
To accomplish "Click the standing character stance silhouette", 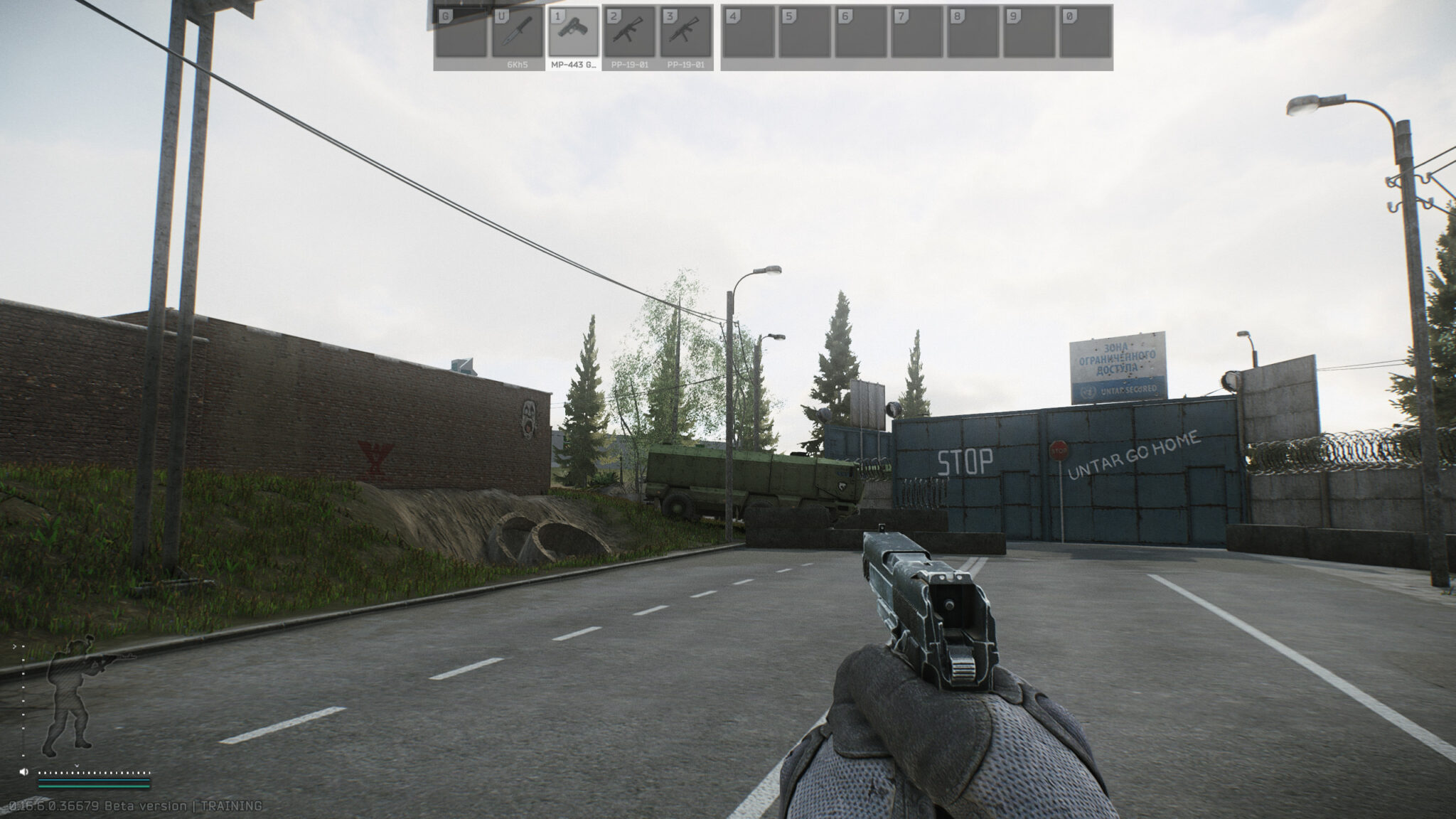I will (71, 697).
